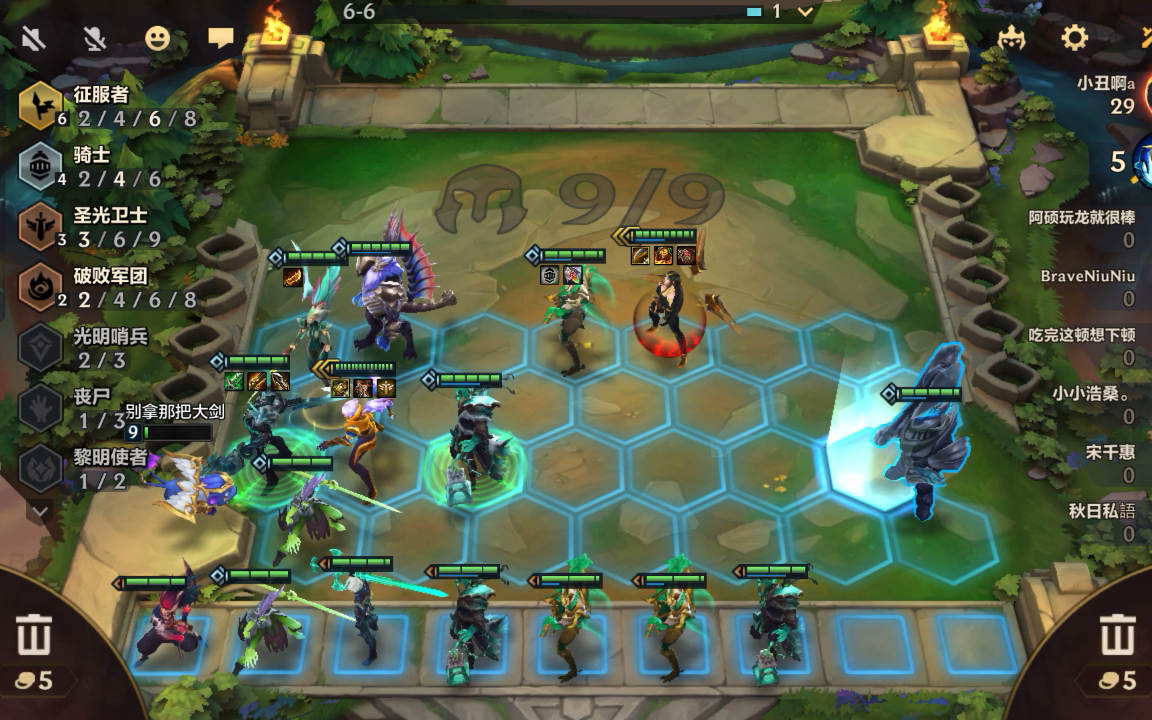
Task: Open the crown invader icon
Action: 1012,39
